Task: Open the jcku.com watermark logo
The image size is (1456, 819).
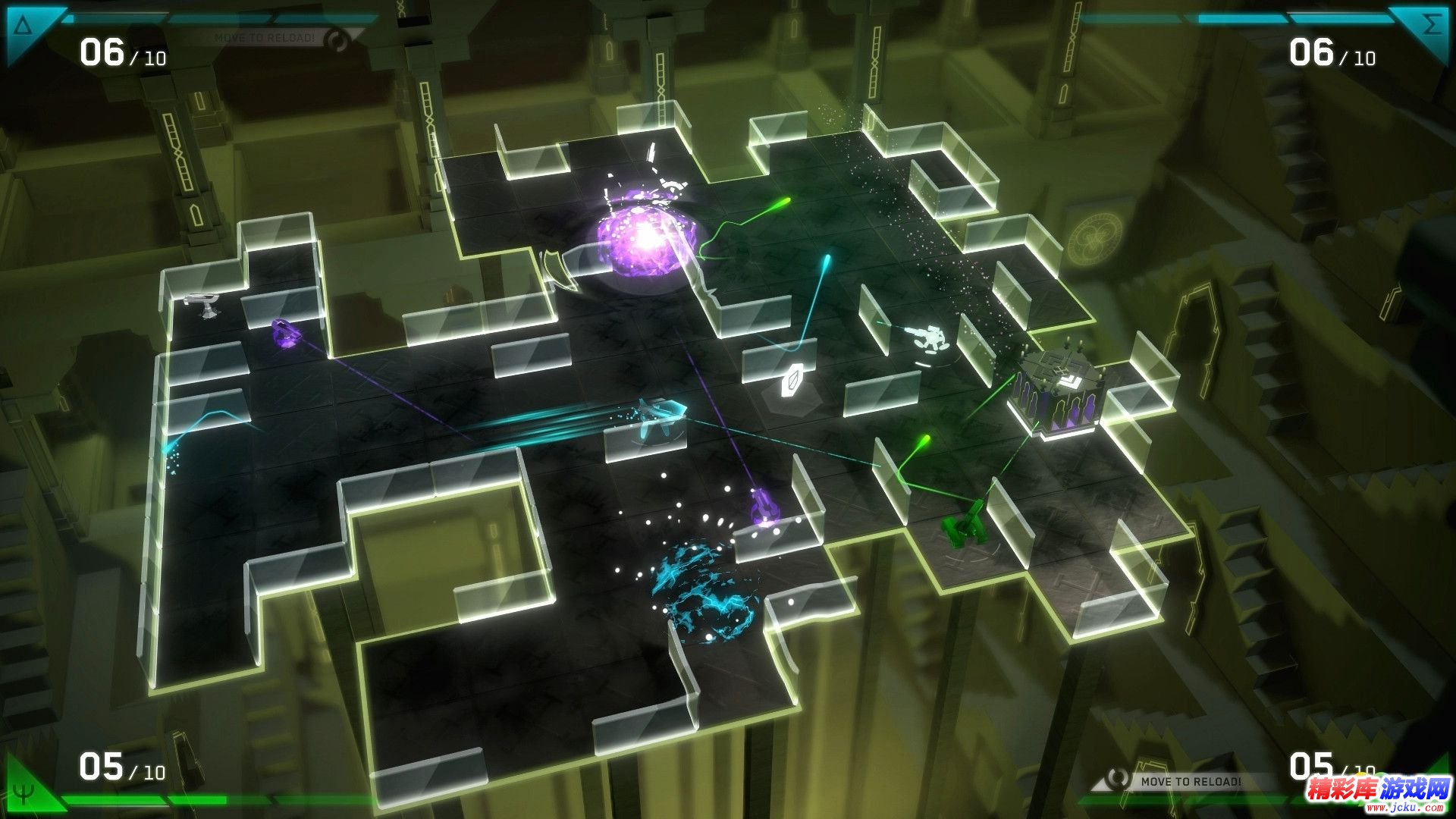Action: [x=1377, y=792]
